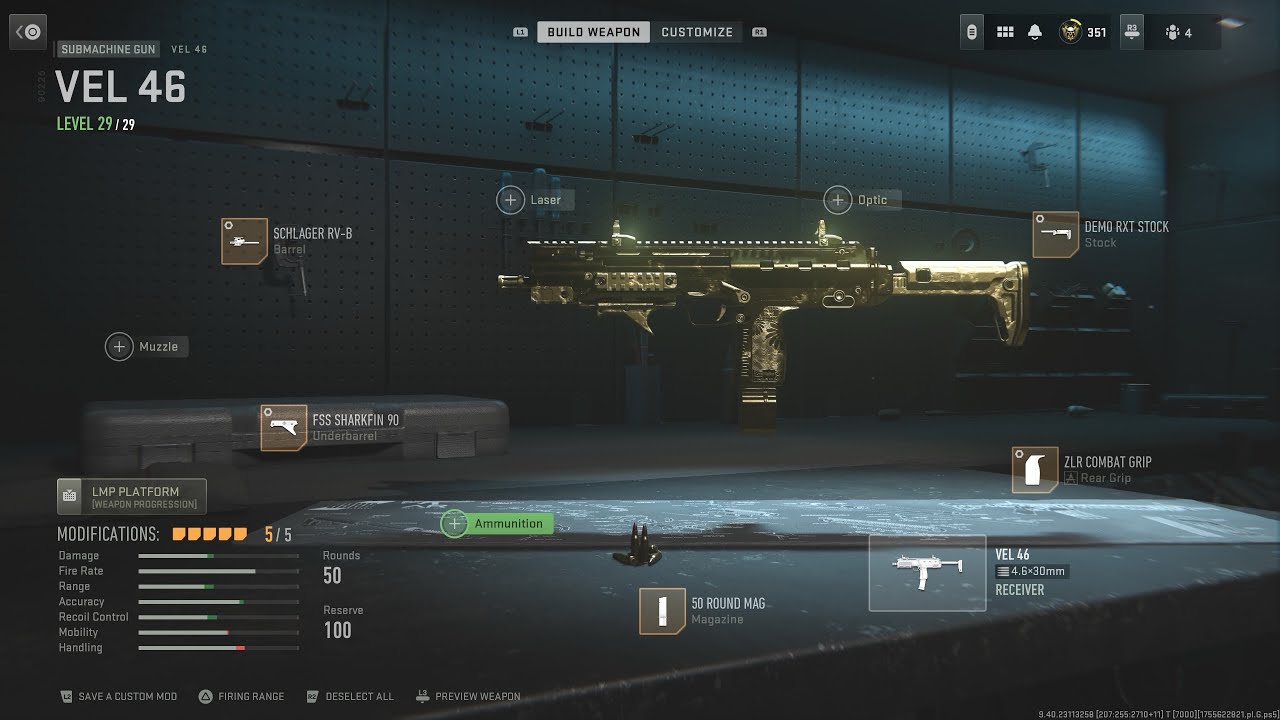Screen dimensions: 1280x720
Task: Open the grid menu icon
Action: tap(1005, 32)
